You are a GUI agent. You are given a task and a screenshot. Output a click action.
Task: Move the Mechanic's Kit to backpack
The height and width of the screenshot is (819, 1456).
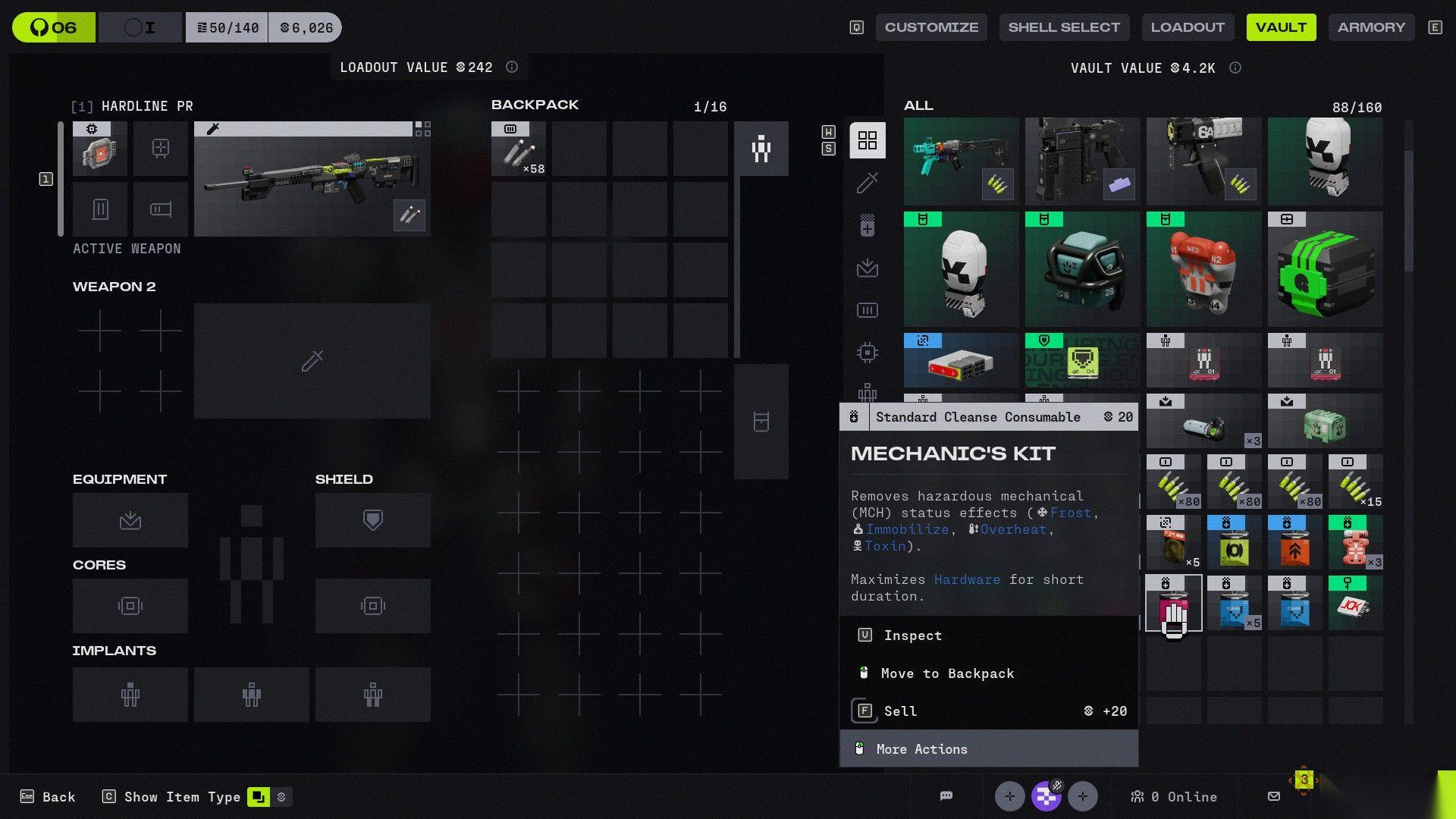pos(946,673)
